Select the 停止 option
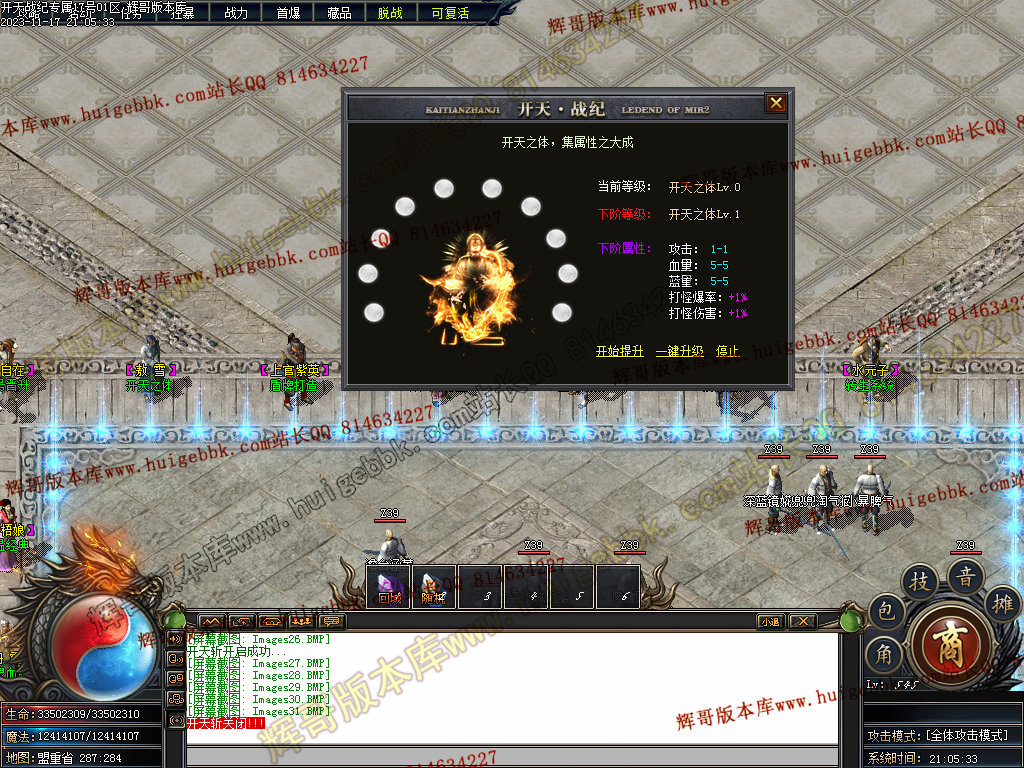Screen dimensions: 1024x768 click(x=727, y=351)
